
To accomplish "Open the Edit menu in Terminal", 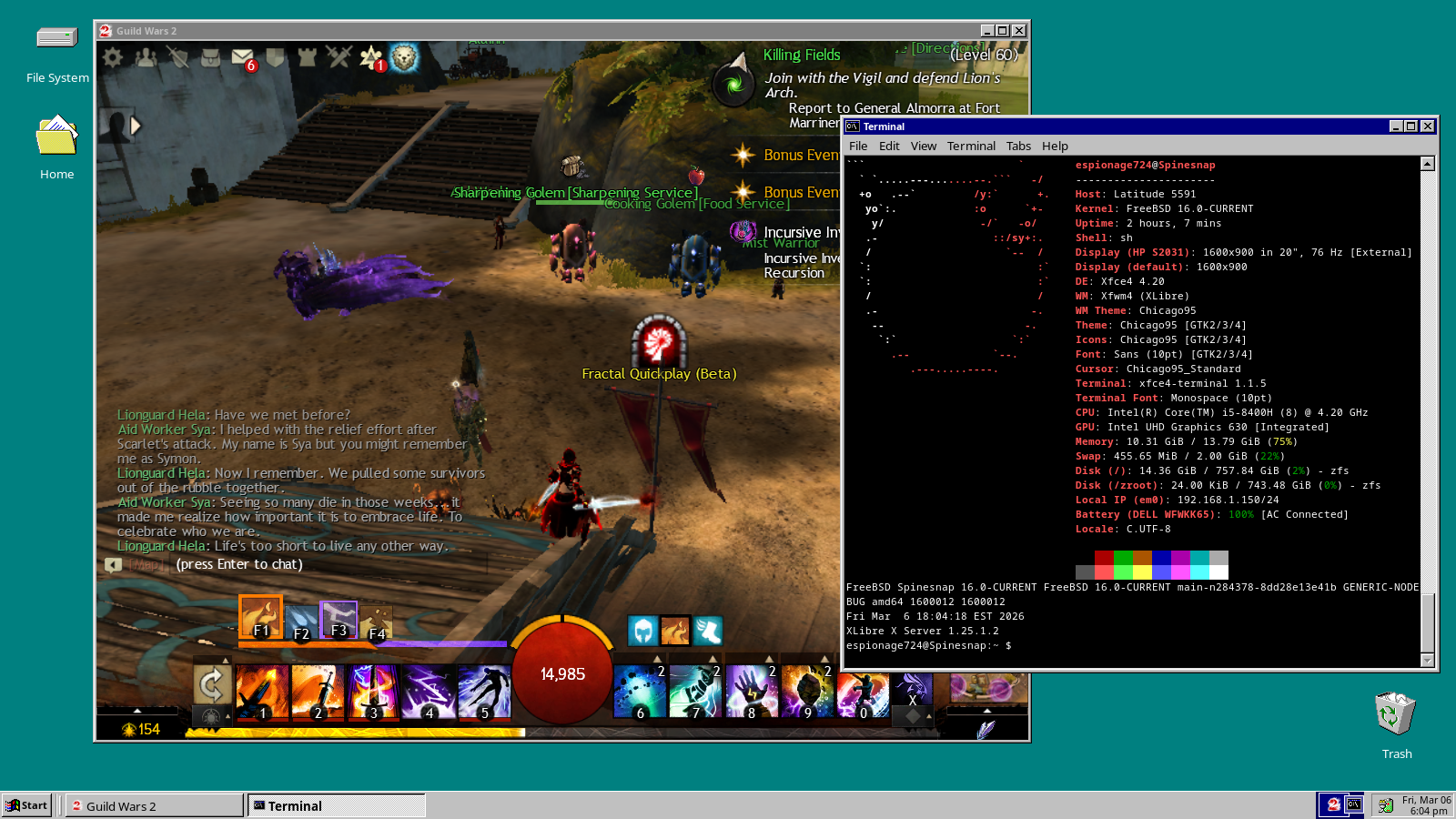I will point(889,146).
